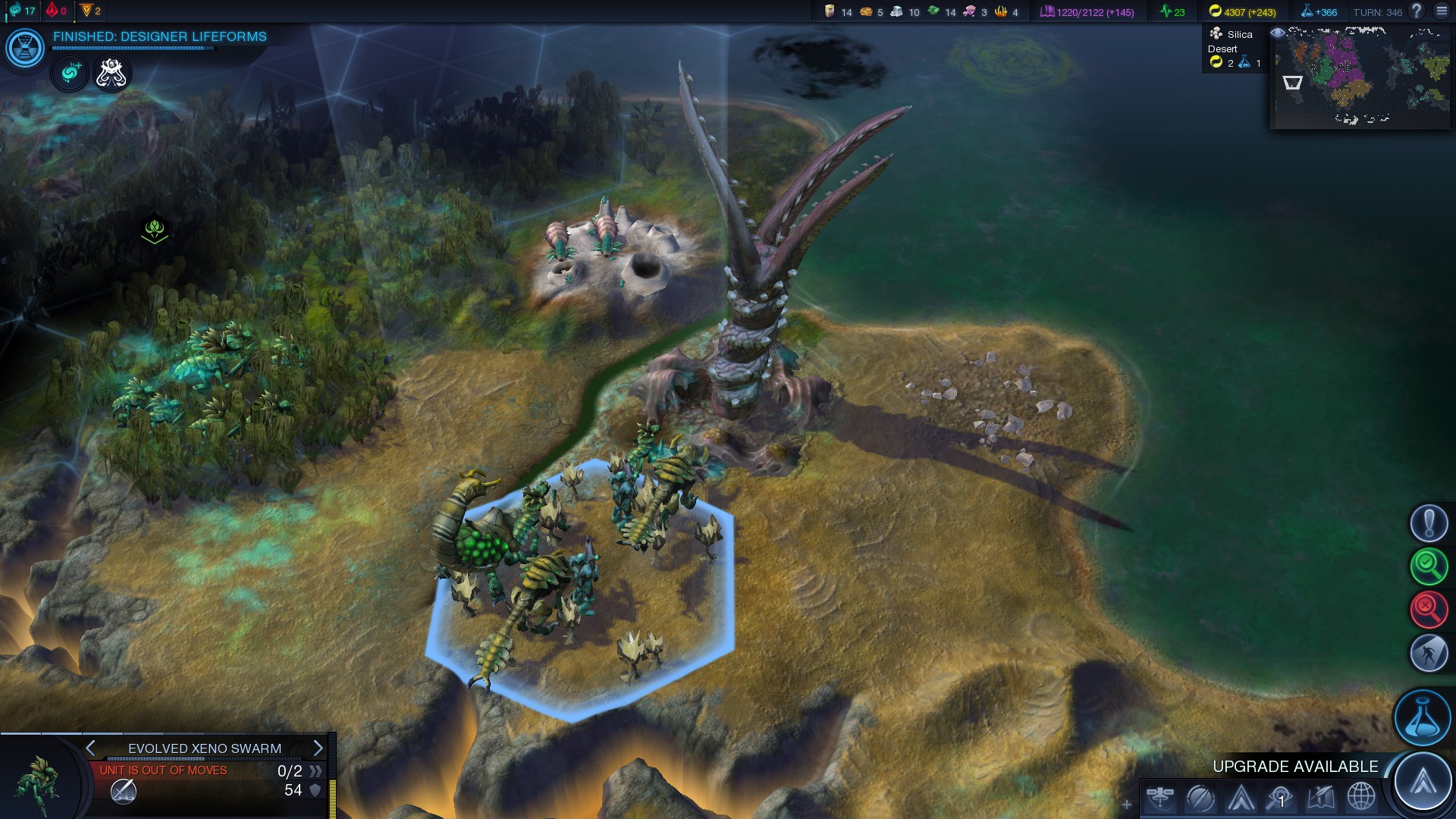
Task: Open the quest log book icon
Action: point(1320,798)
